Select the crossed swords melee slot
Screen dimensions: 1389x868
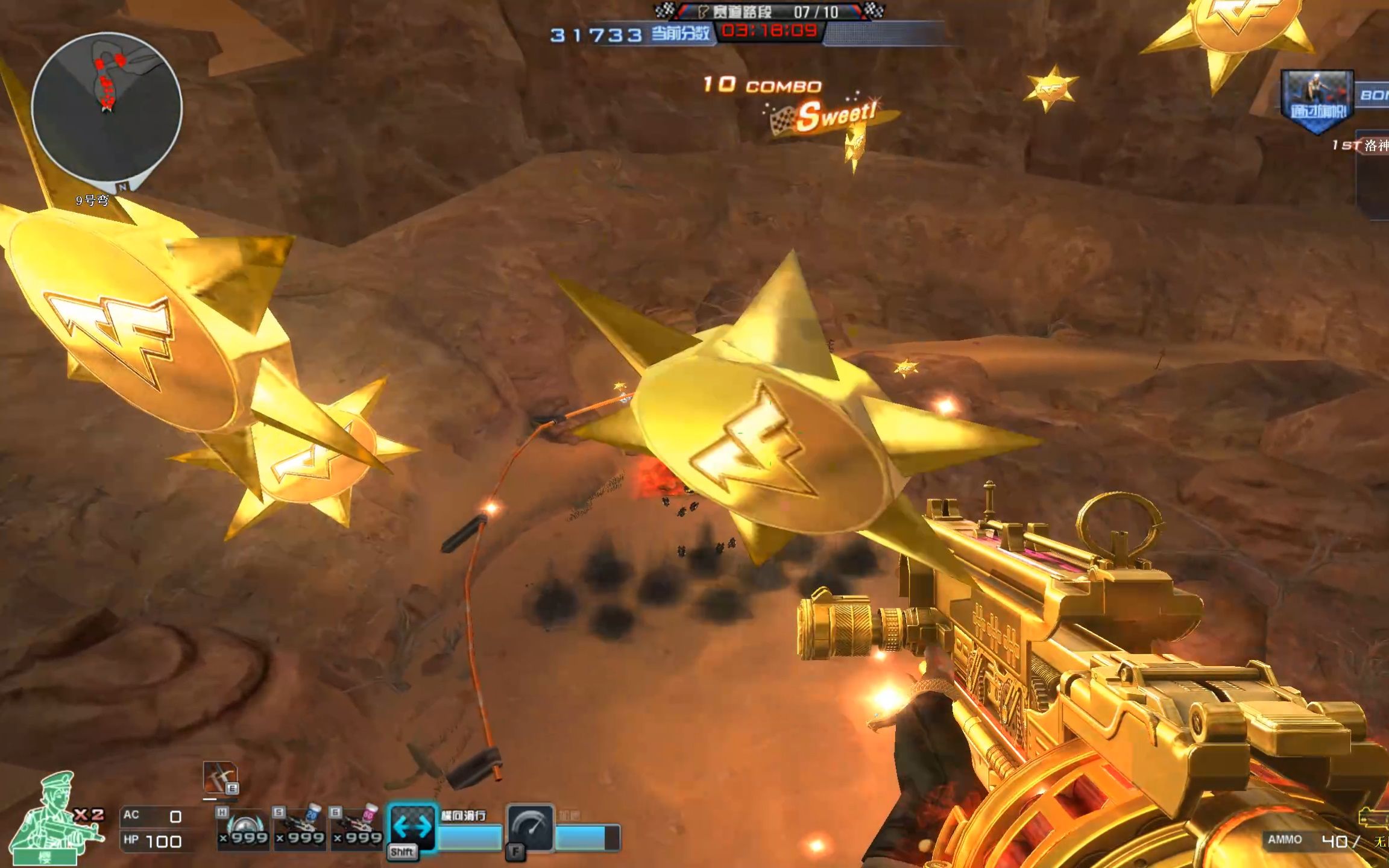[x=220, y=778]
